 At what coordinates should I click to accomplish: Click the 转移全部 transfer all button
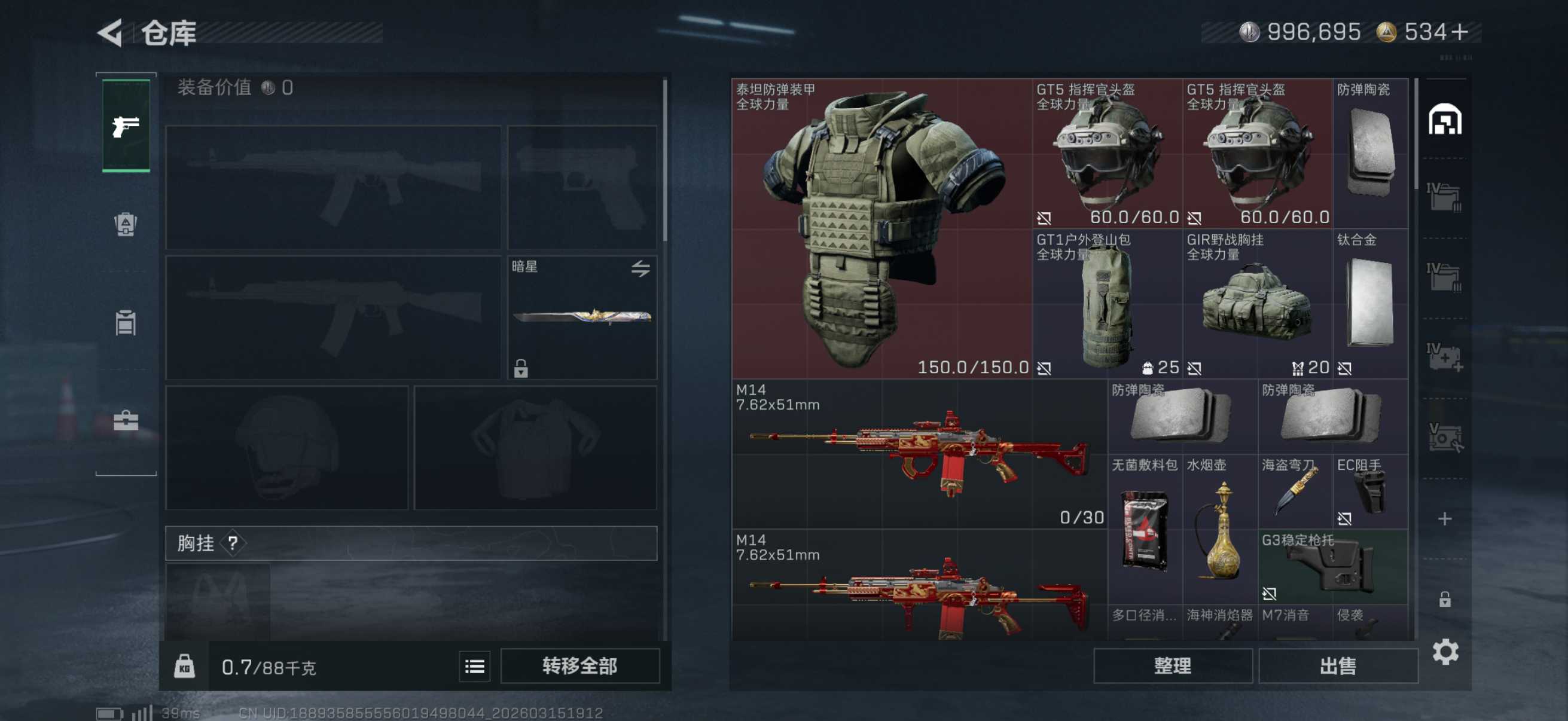tap(579, 666)
